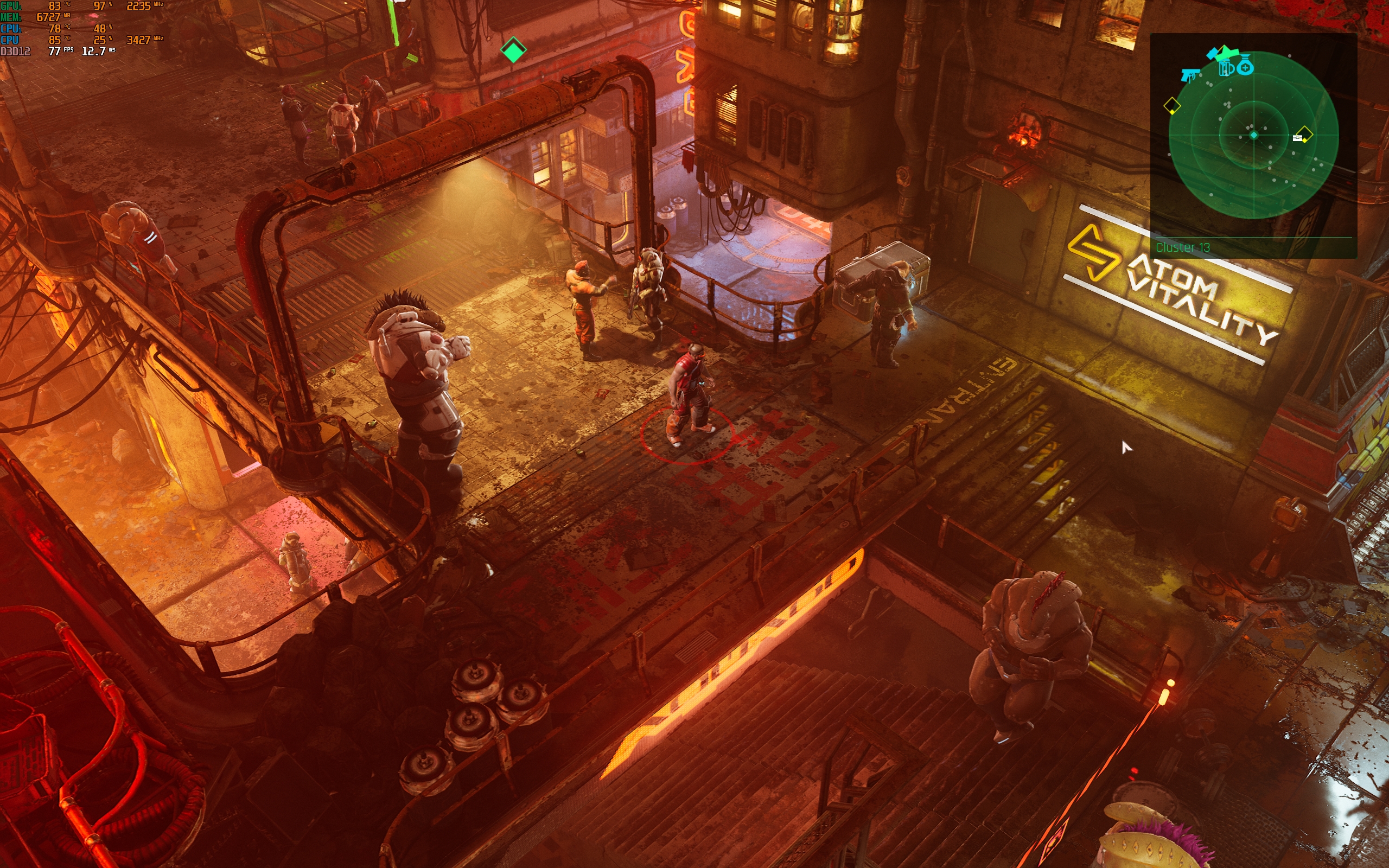This screenshot has width=1389, height=868.
Task: Select the pistol weapon shop marker on minimap
Action: (1190, 75)
